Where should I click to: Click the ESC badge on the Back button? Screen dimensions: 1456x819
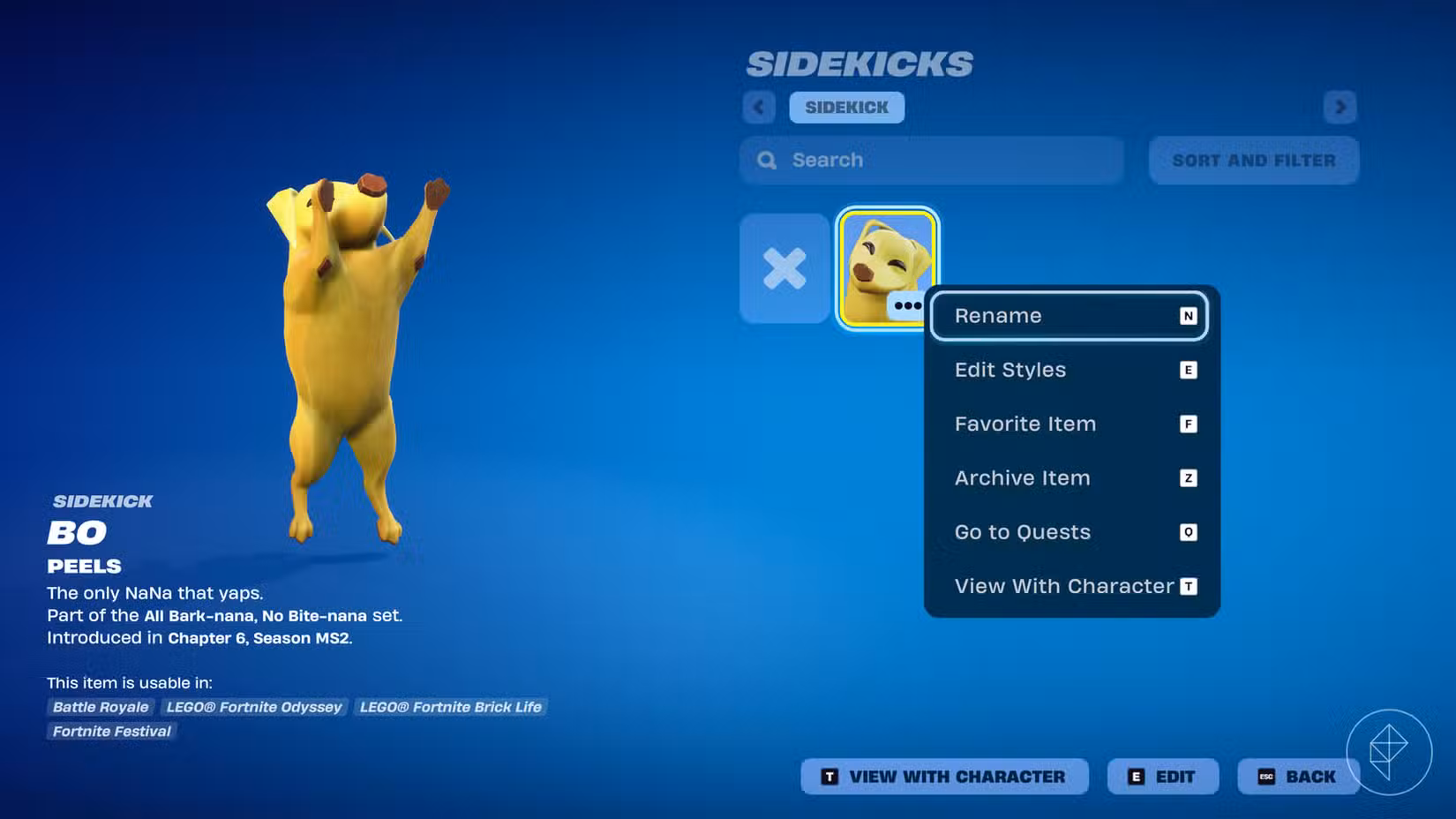coord(1265,777)
